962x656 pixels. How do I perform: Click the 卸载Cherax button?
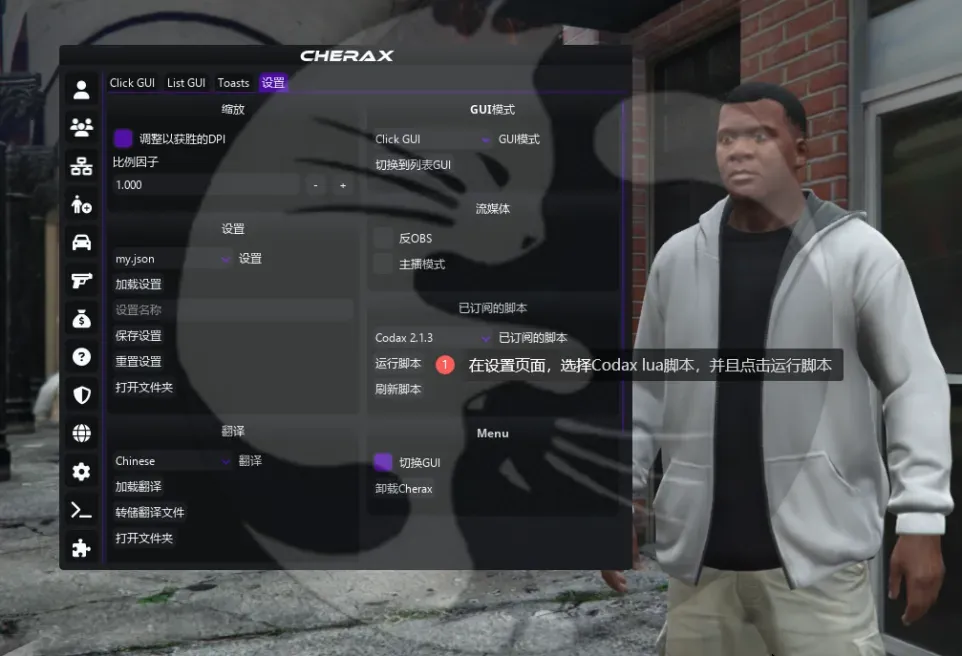(404, 489)
